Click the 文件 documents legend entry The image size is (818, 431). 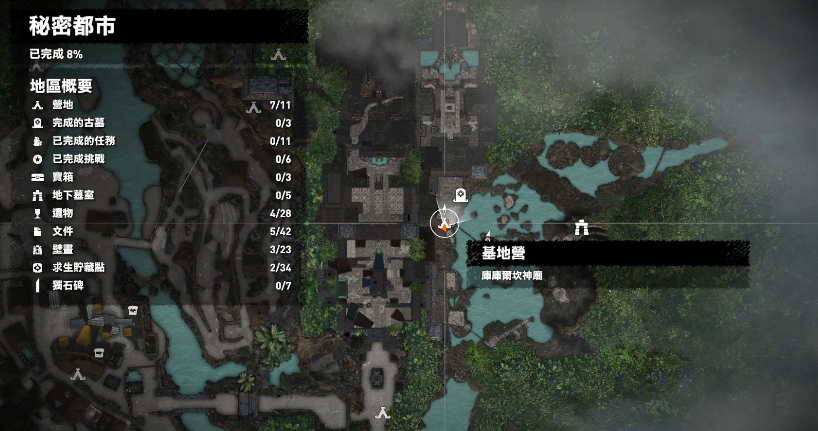coord(150,231)
